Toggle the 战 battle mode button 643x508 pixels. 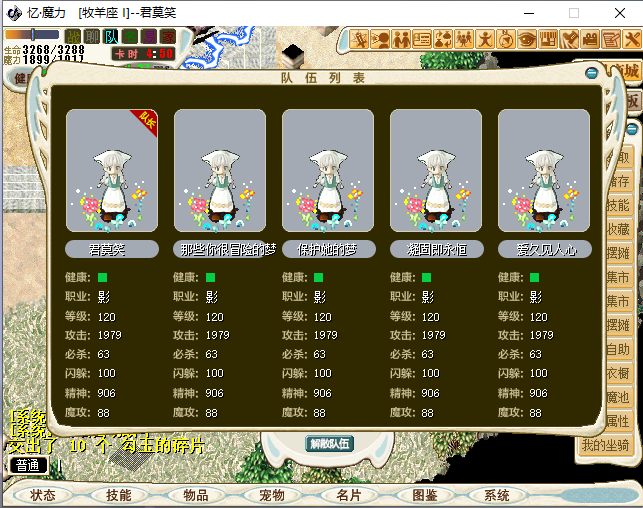click(72, 37)
